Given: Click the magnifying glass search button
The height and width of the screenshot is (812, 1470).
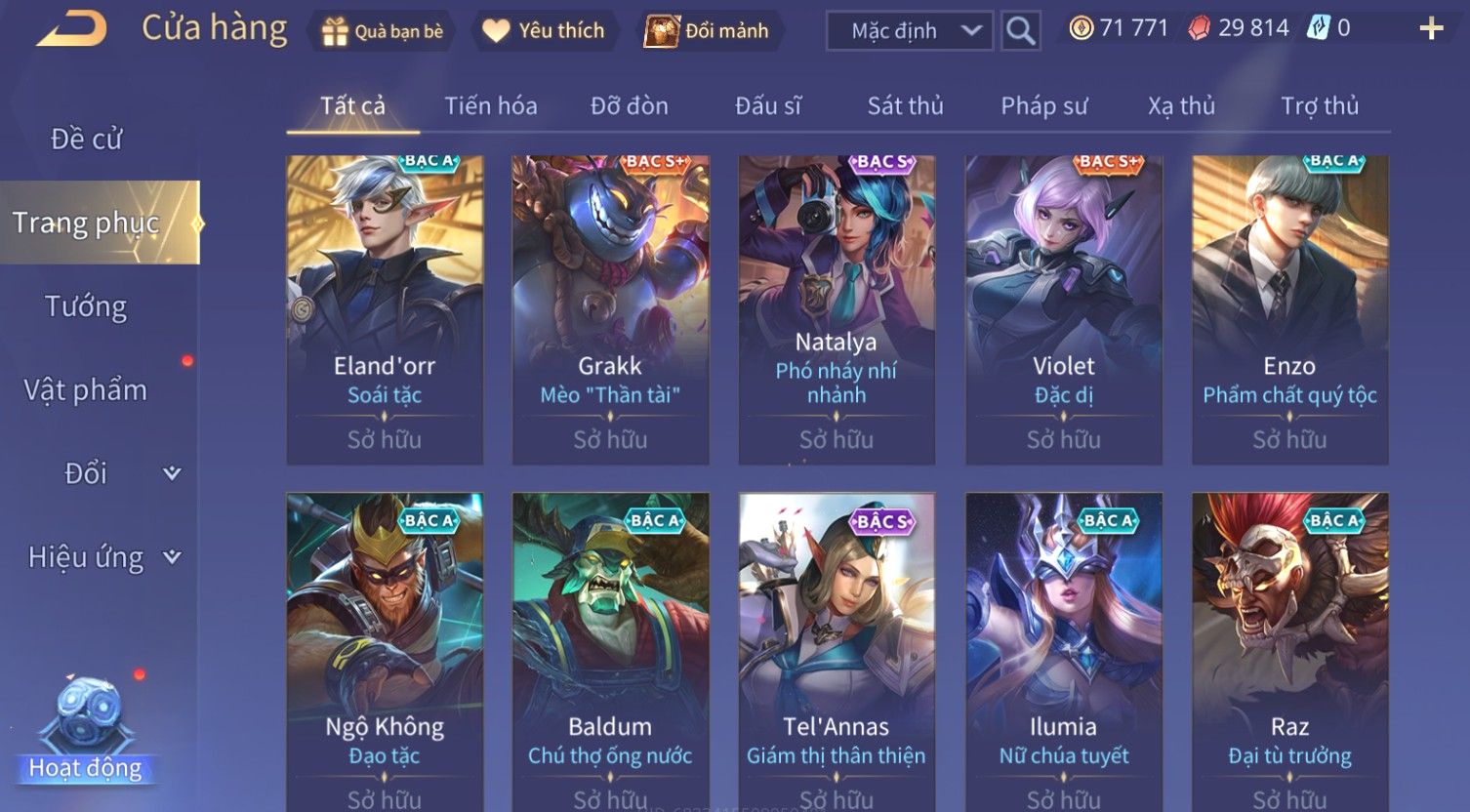Looking at the screenshot, I should click(1020, 31).
